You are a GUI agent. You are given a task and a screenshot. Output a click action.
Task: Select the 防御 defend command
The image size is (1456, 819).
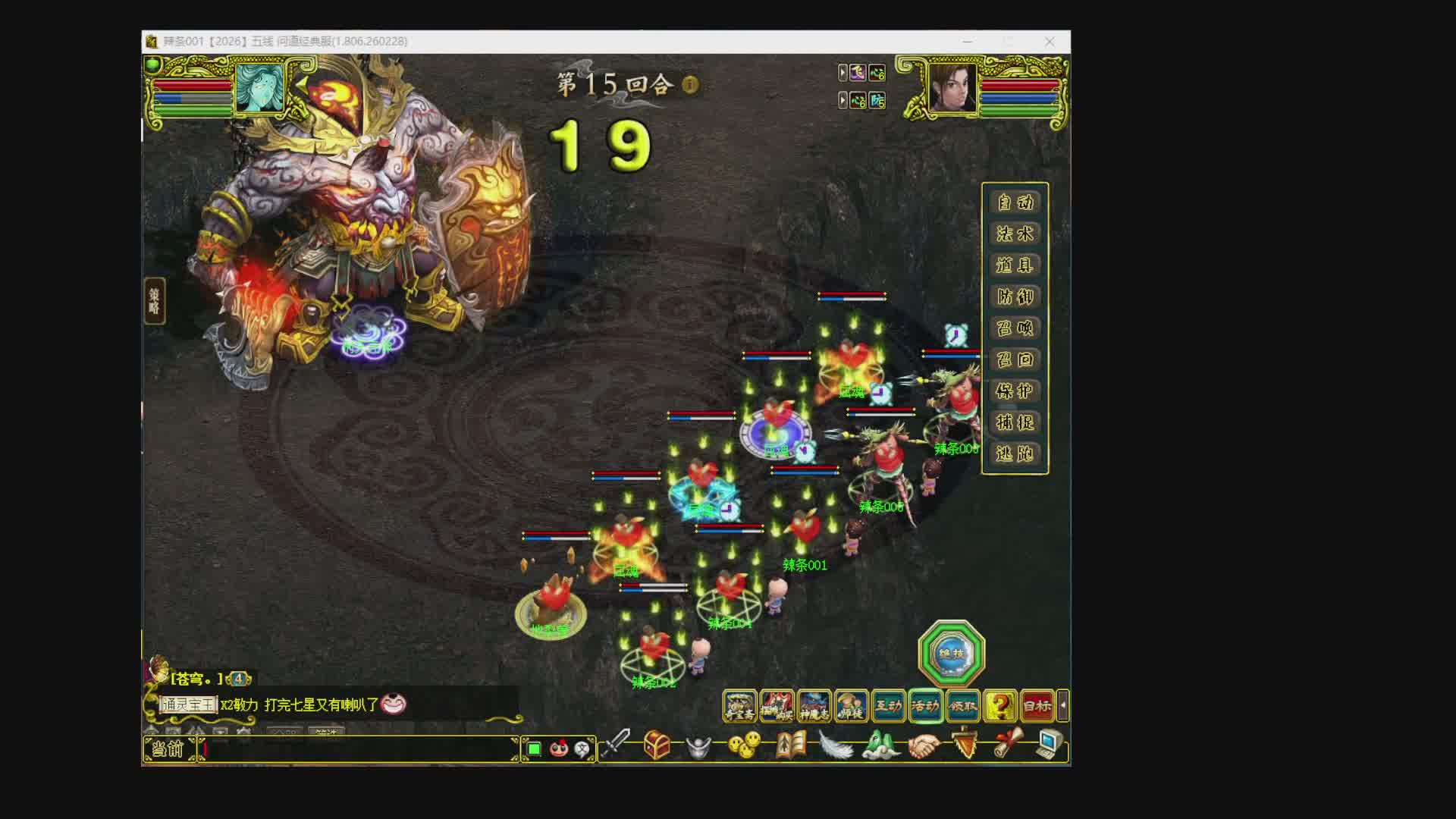pos(1015,297)
